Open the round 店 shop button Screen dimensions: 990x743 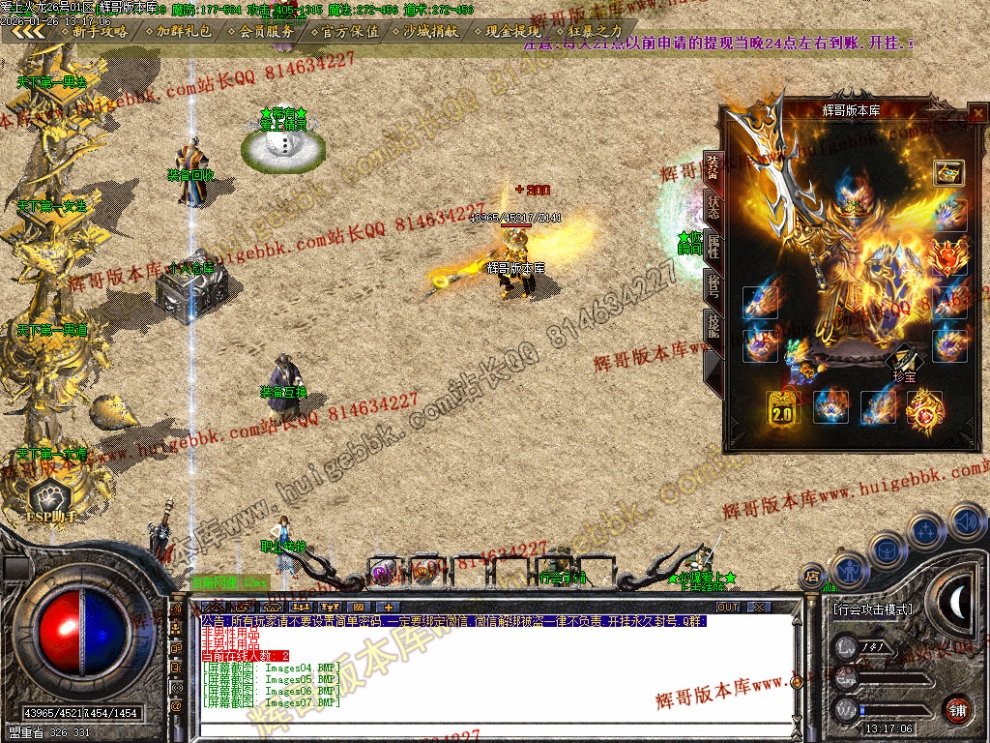(x=811, y=577)
